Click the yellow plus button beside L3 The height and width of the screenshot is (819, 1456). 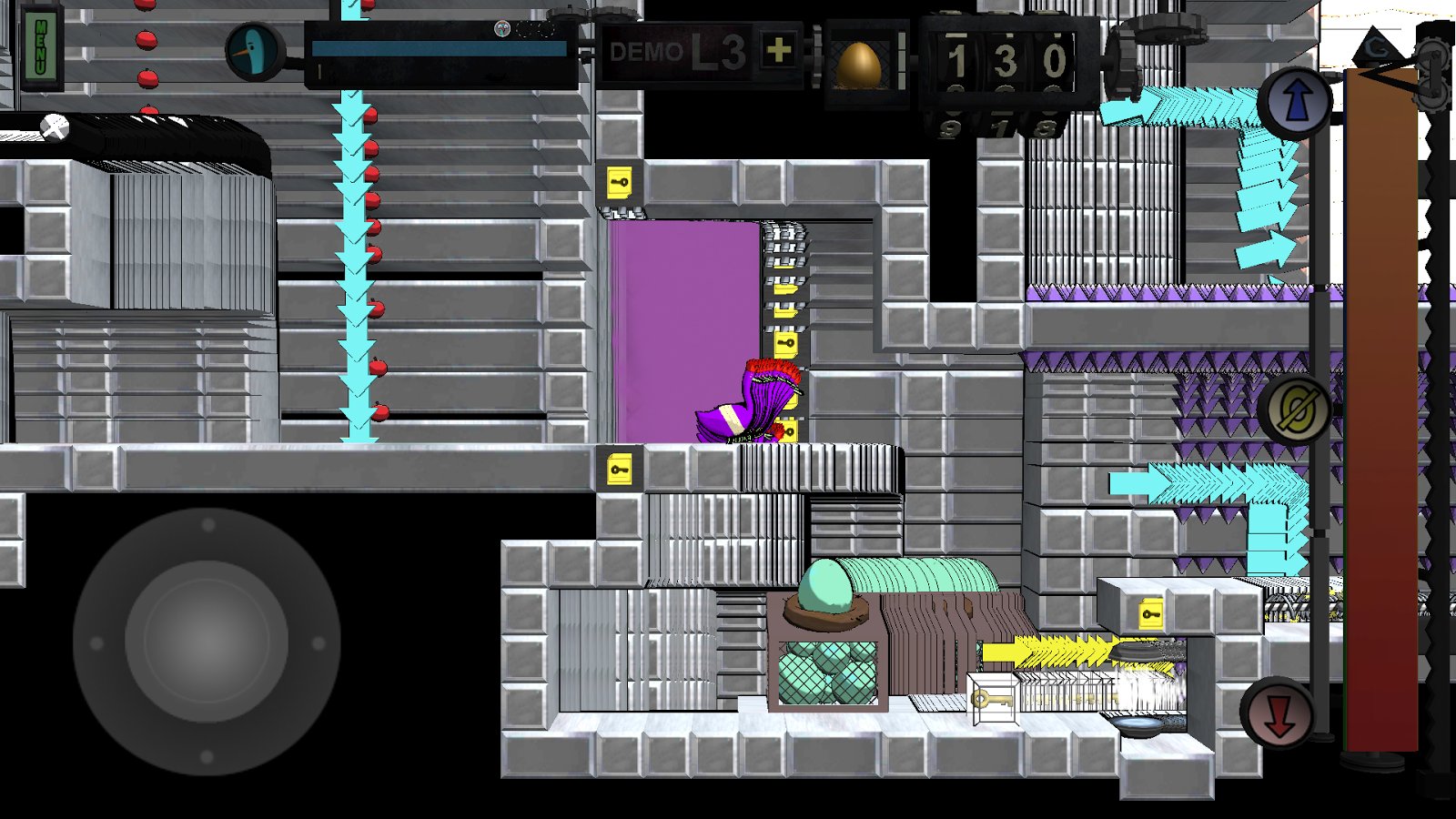point(778,51)
